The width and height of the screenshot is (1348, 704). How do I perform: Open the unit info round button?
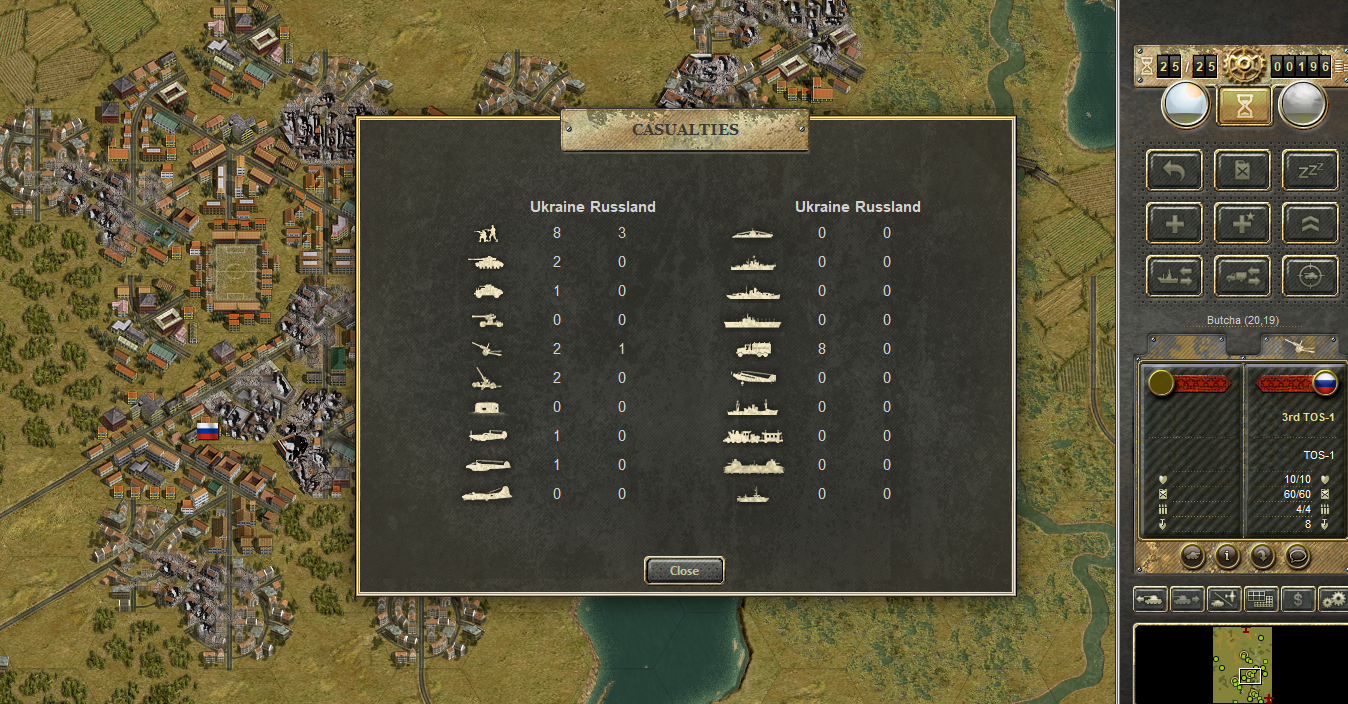(x=1227, y=556)
